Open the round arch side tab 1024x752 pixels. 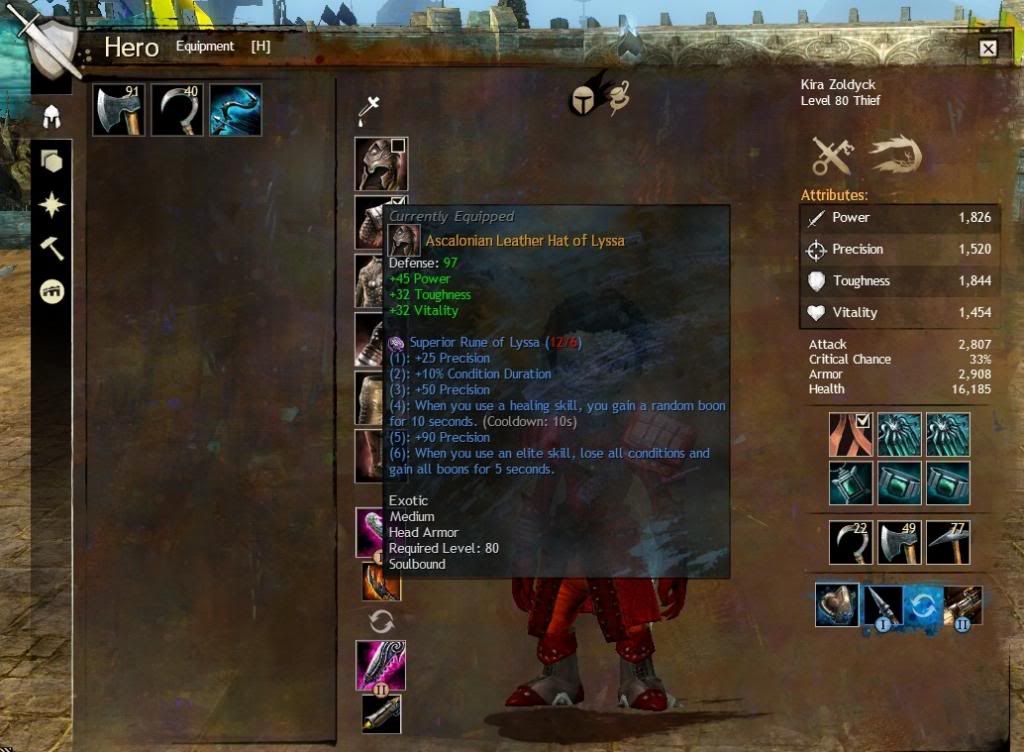click(51, 291)
